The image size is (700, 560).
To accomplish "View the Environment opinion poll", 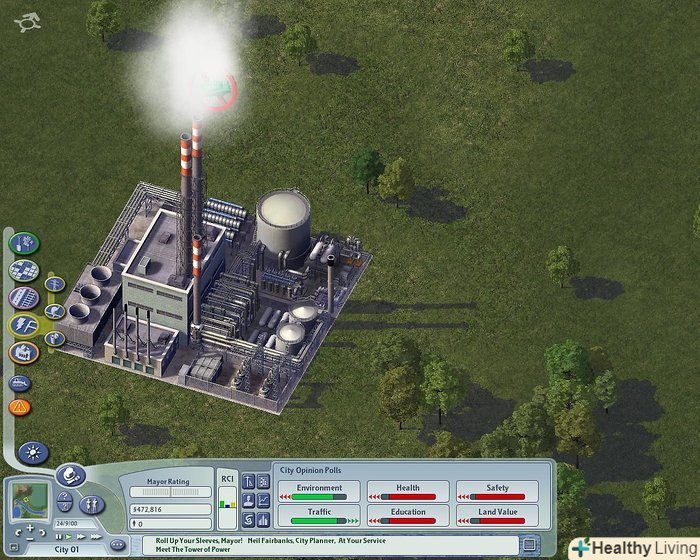I will coord(319,491).
